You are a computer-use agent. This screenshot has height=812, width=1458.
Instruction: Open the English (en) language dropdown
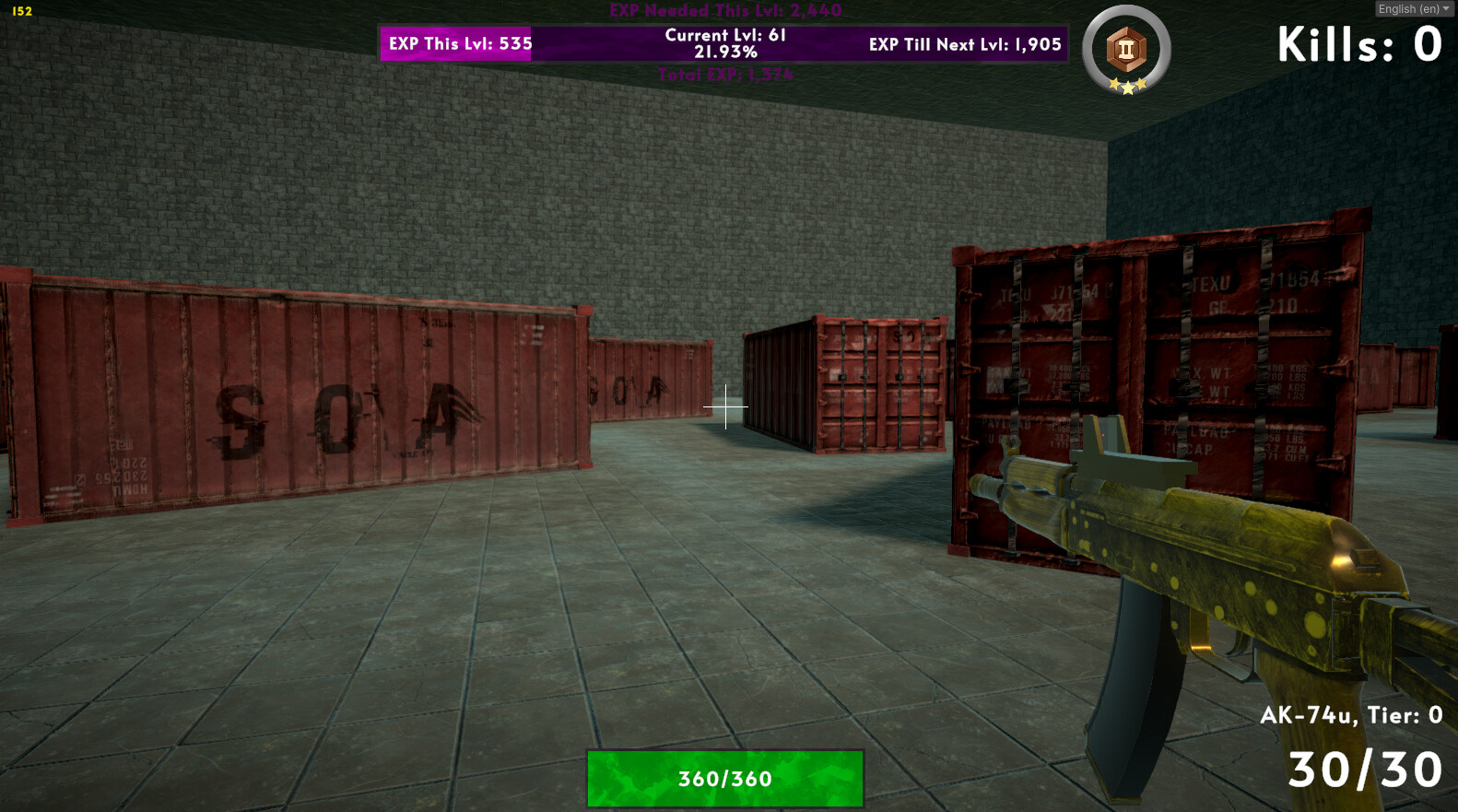coord(1409,8)
